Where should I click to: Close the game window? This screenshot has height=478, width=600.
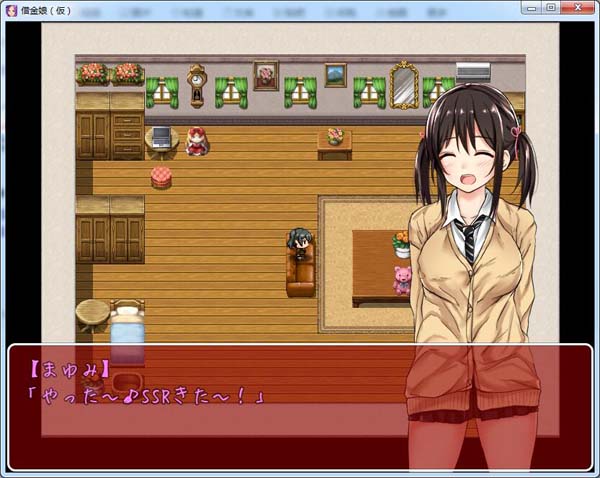pos(577,7)
